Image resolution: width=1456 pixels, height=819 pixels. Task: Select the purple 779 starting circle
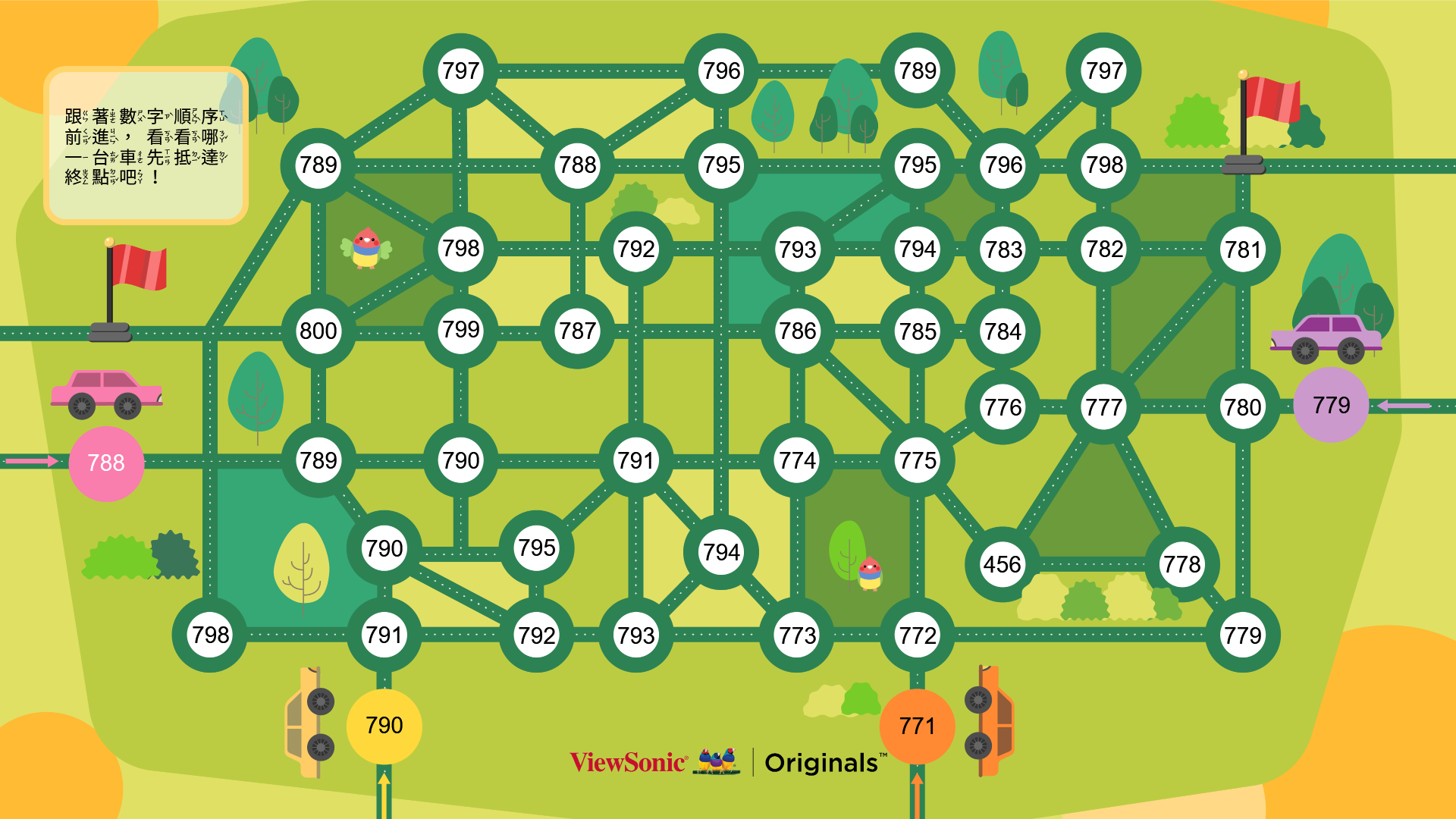coord(1332,405)
